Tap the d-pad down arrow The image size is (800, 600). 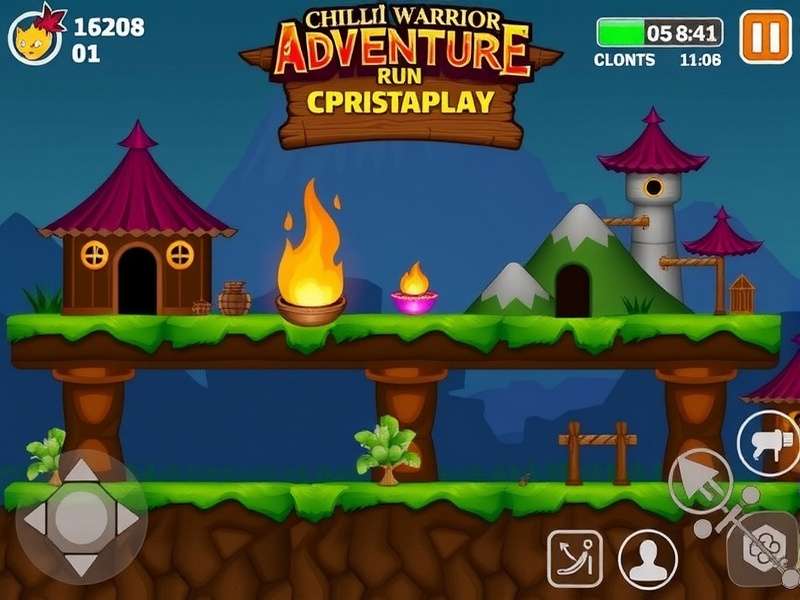click(x=81, y=562)
